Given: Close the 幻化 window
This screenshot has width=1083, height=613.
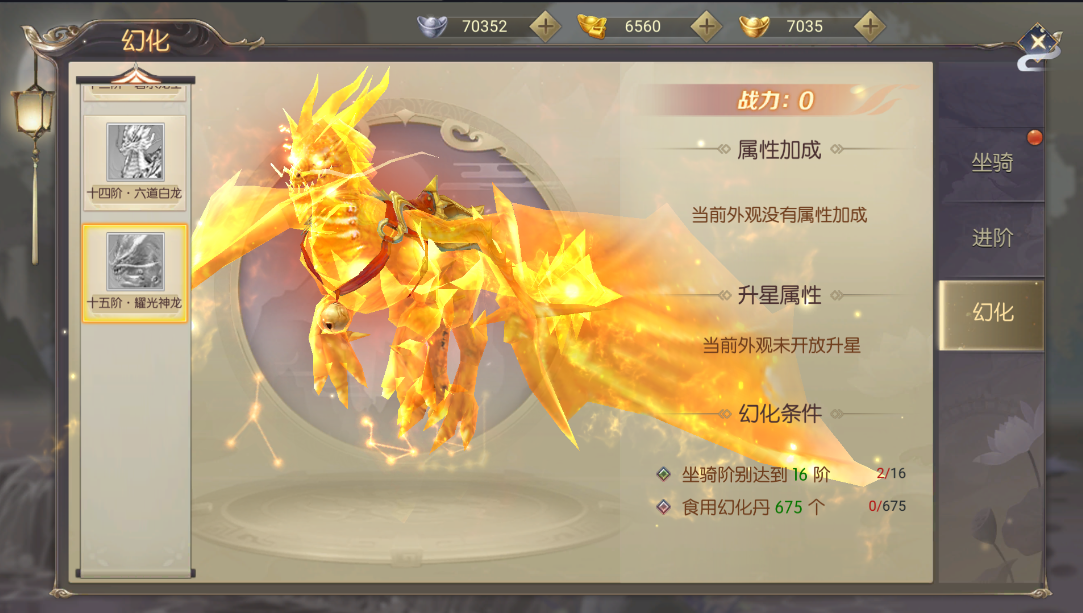Looking at the screenshot, I should point(1039,42).
